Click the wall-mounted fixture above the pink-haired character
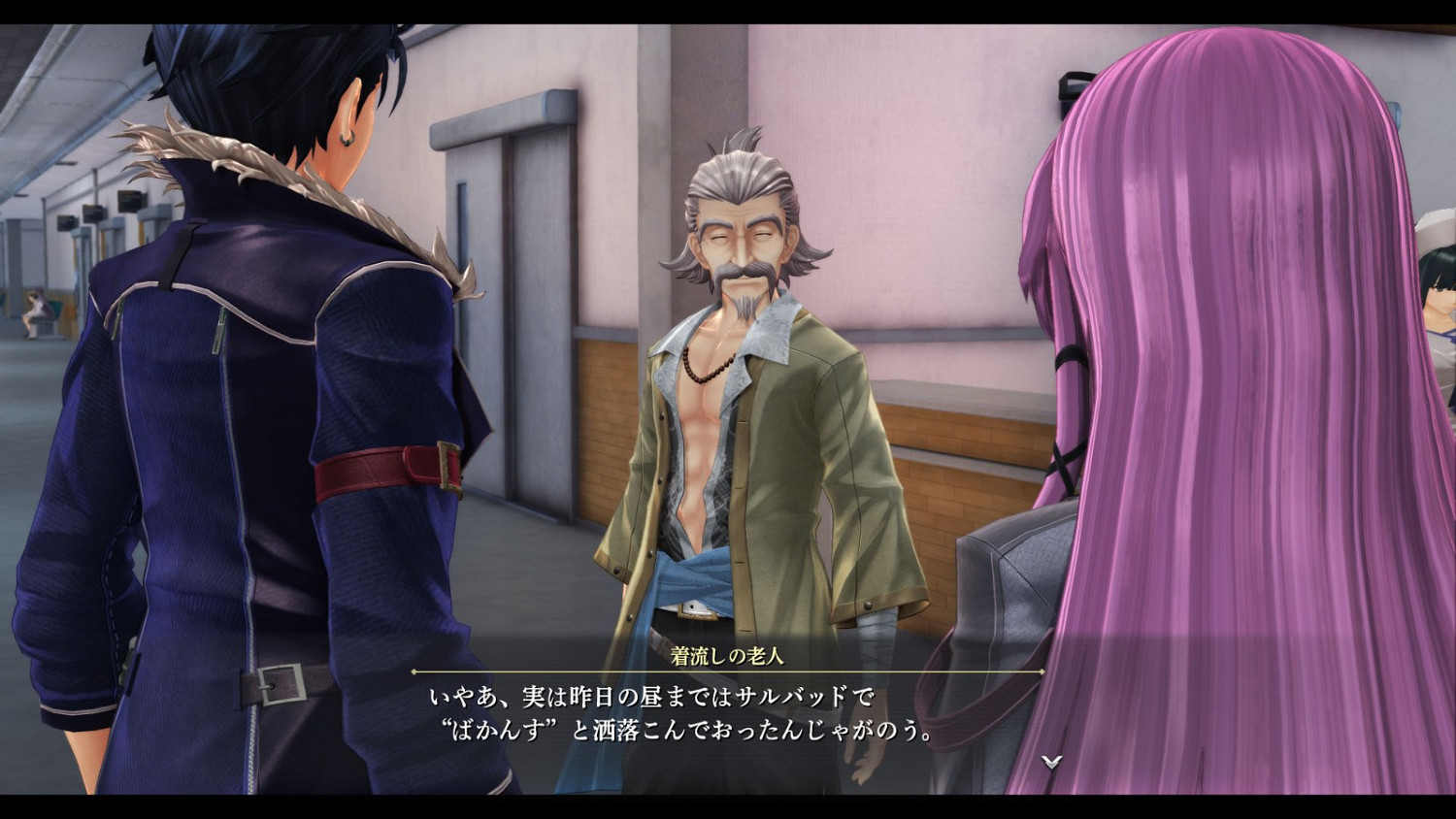This screenshot has height=819, width=1456. 1073,87
